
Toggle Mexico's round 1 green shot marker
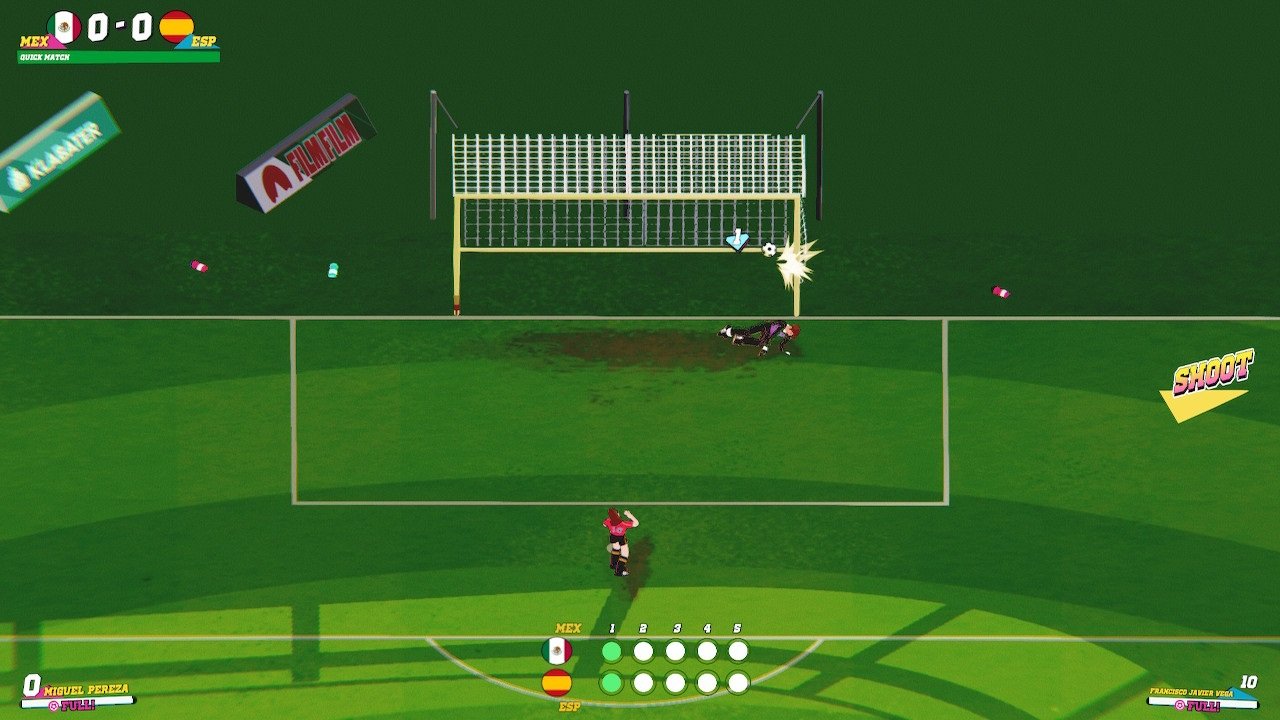612,649
